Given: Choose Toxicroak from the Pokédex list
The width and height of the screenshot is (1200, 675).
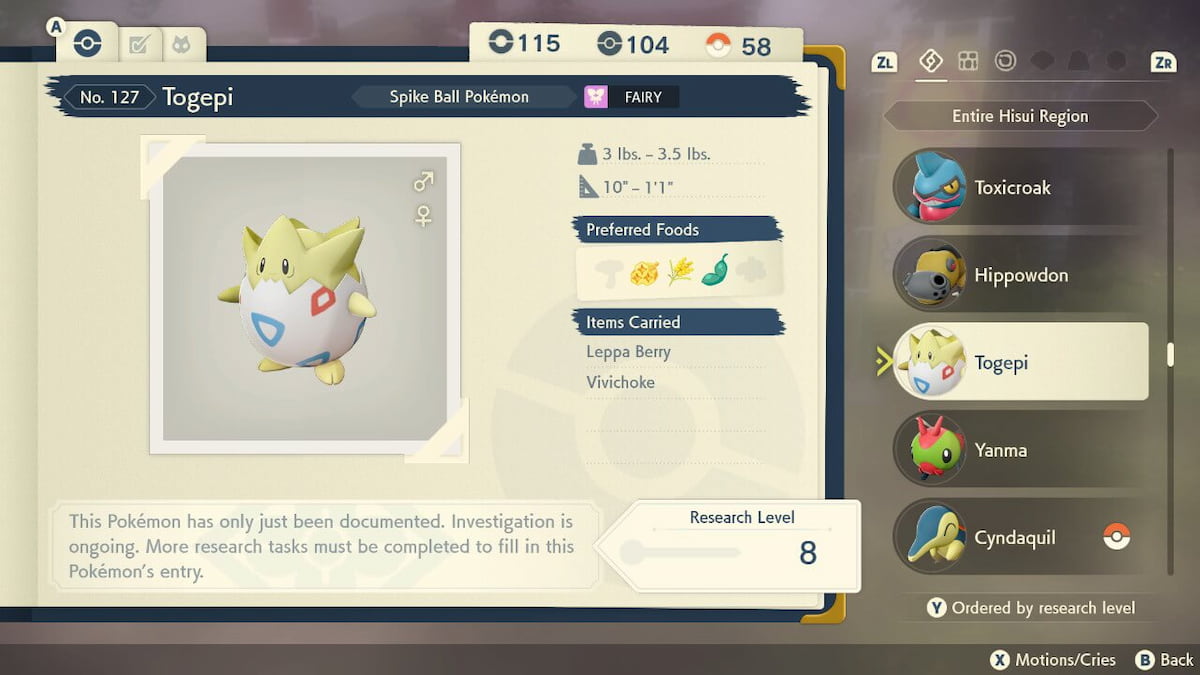Looking at the screenshot, I should (1020, 188).
